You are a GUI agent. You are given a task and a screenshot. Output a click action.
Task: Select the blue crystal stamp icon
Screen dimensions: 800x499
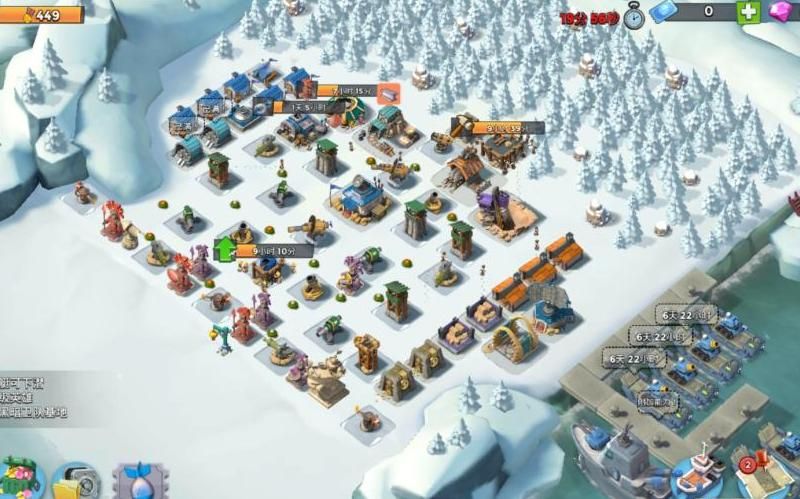coord(138,482)
